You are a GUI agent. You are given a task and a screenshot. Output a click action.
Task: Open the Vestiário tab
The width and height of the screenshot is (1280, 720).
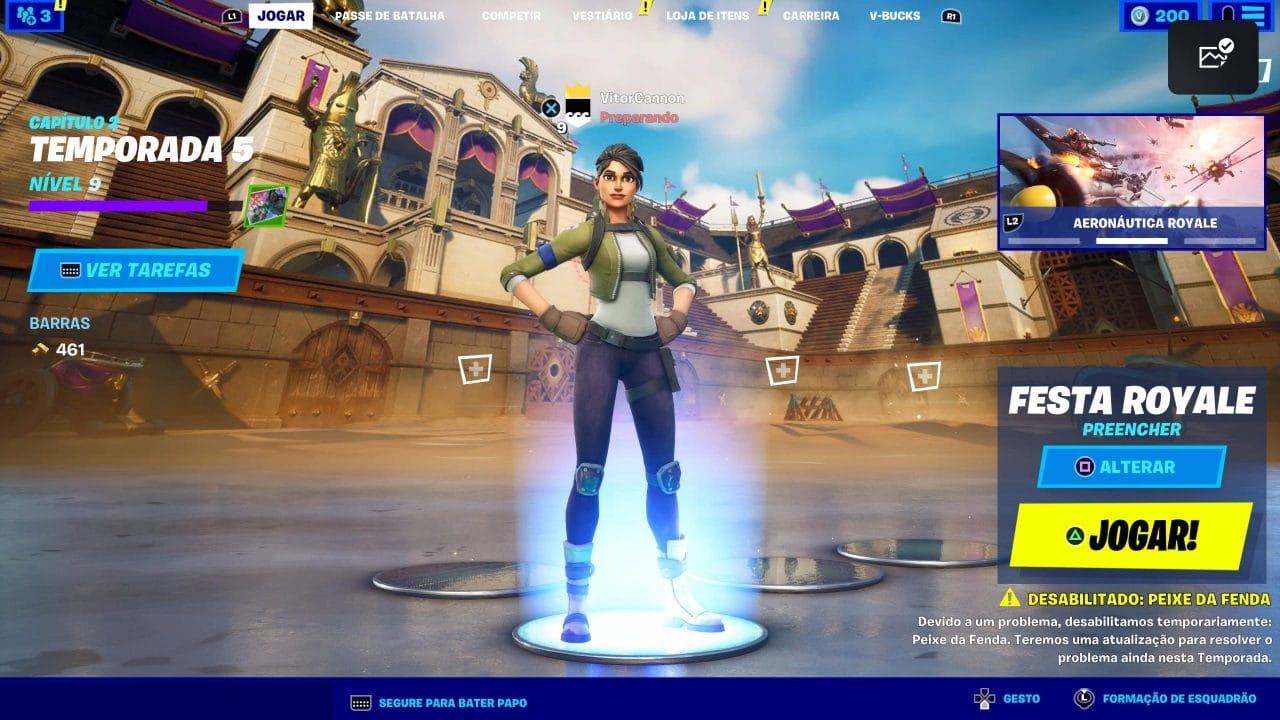[602, 16]
